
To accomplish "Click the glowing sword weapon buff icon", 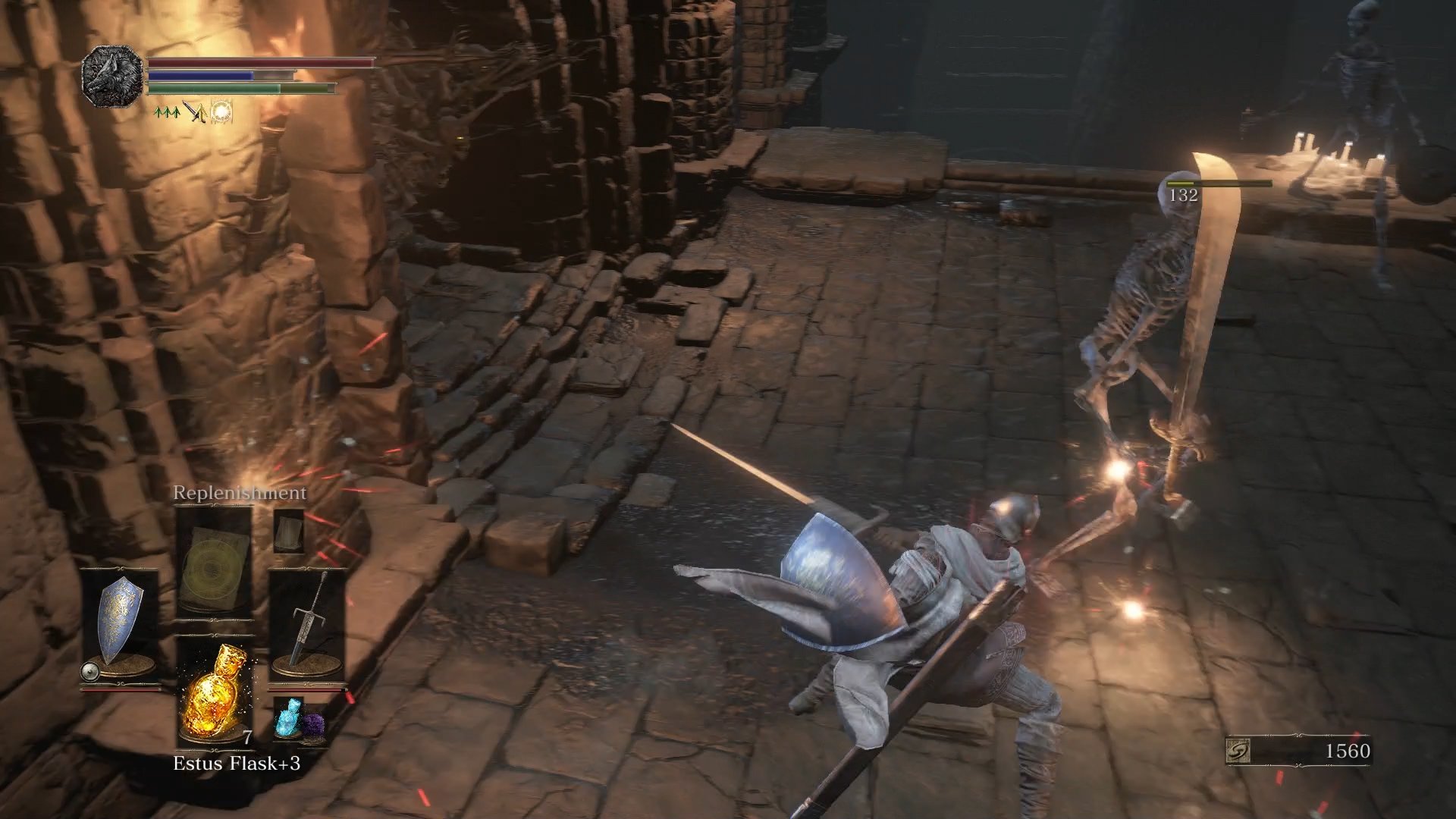I will coord(197,112).
